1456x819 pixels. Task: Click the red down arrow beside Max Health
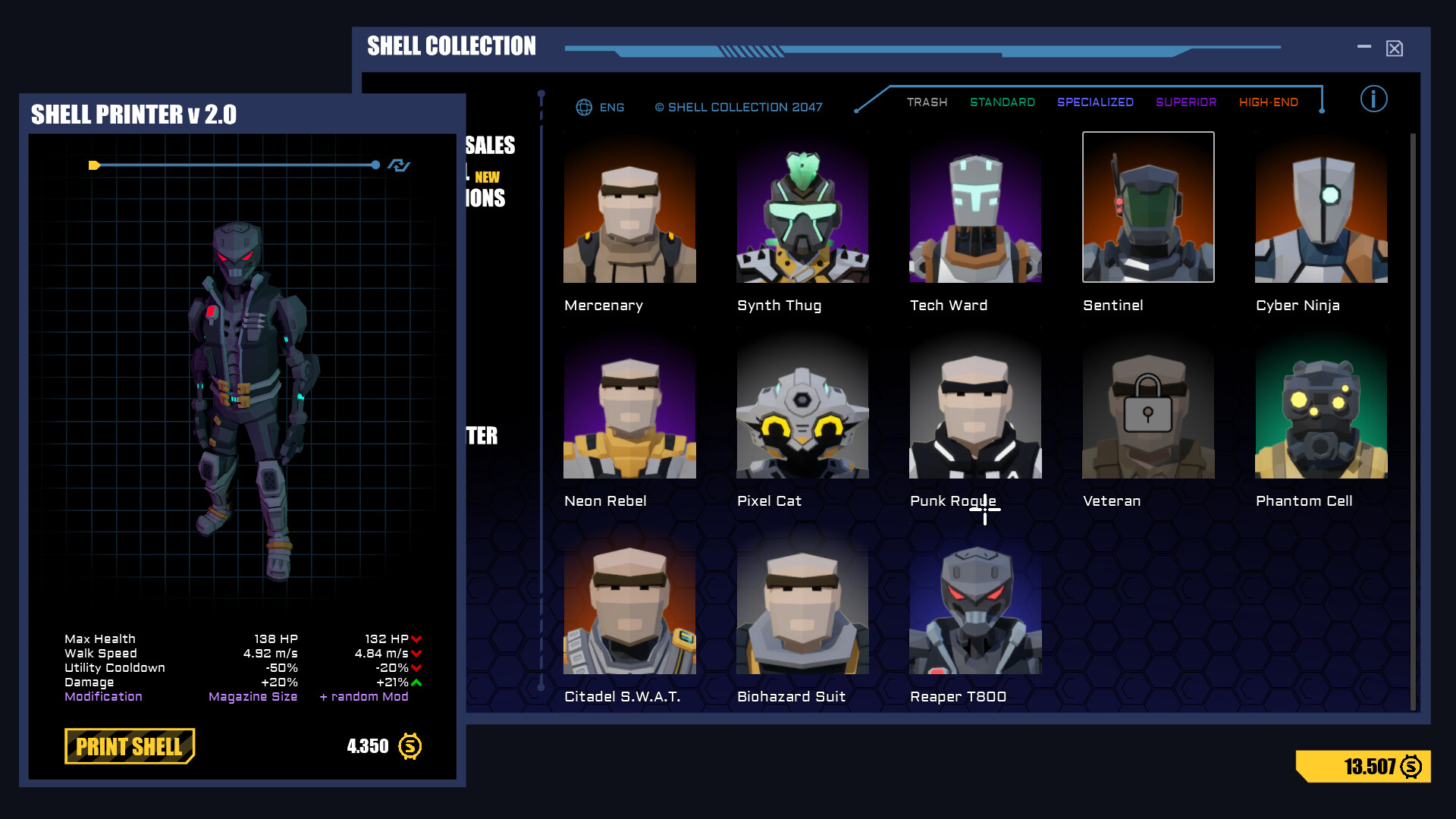[x=418, y=639]
